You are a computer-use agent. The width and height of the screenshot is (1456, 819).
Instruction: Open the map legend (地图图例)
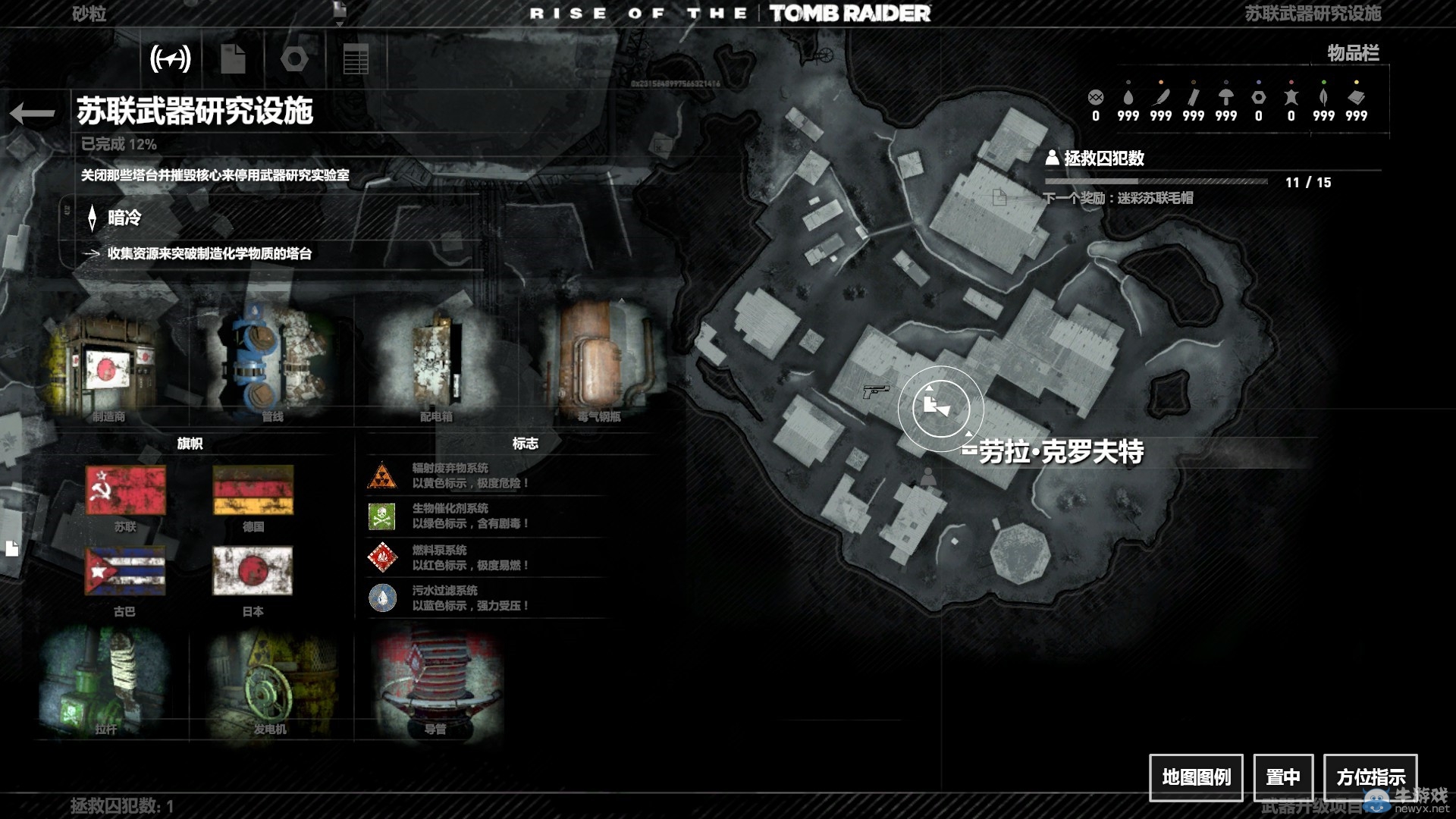click(x=1196, y=777)
